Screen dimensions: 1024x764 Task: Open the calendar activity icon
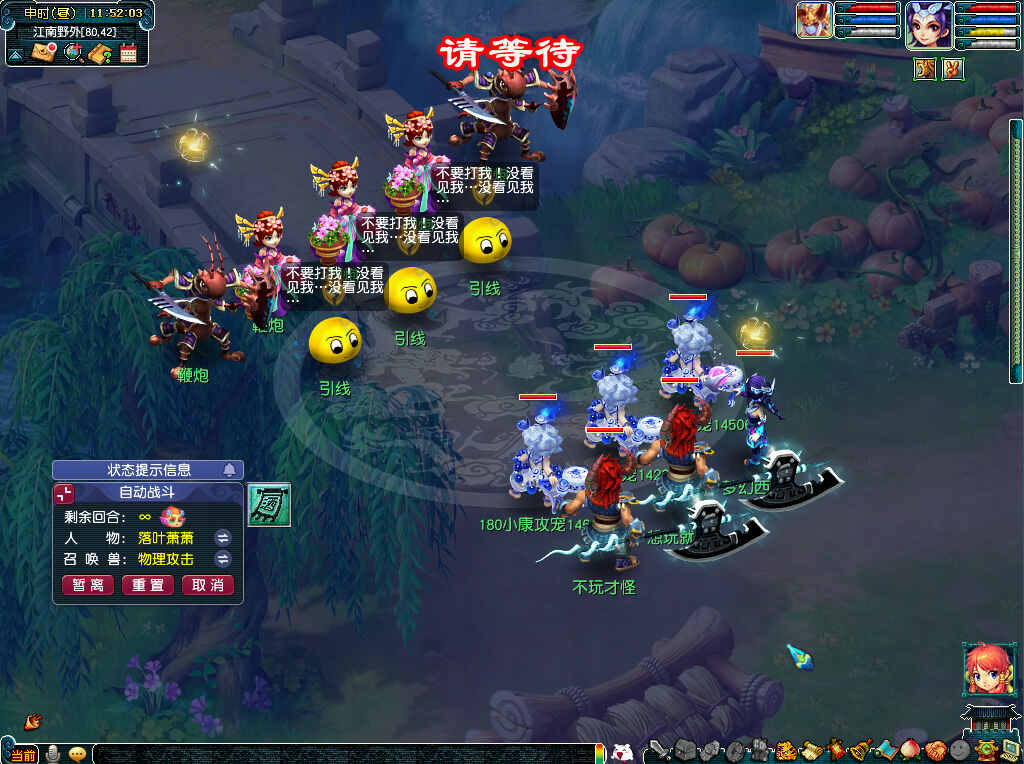click(x=128, y=52)
